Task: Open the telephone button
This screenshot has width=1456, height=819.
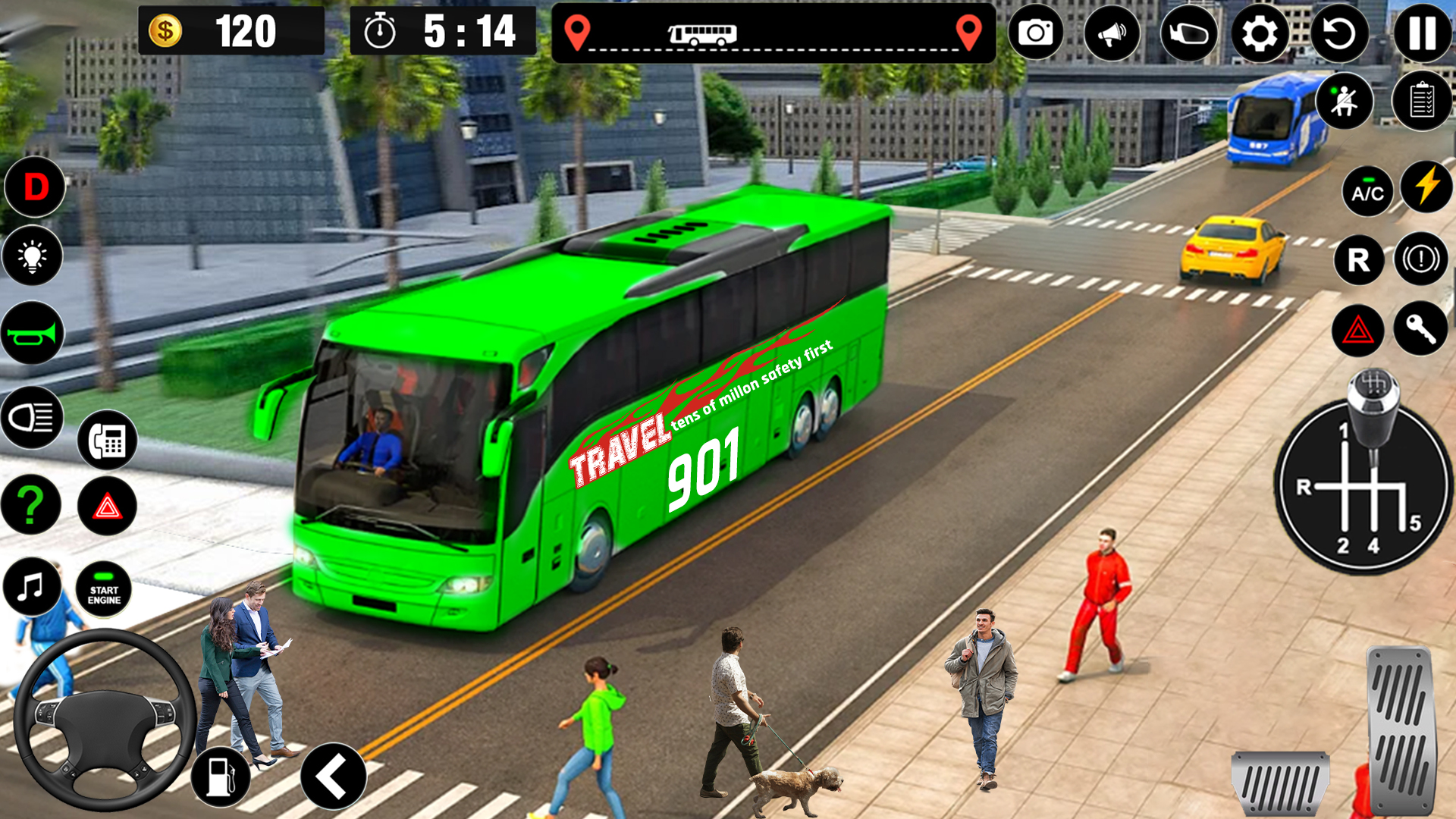Action: click(107, 440)
